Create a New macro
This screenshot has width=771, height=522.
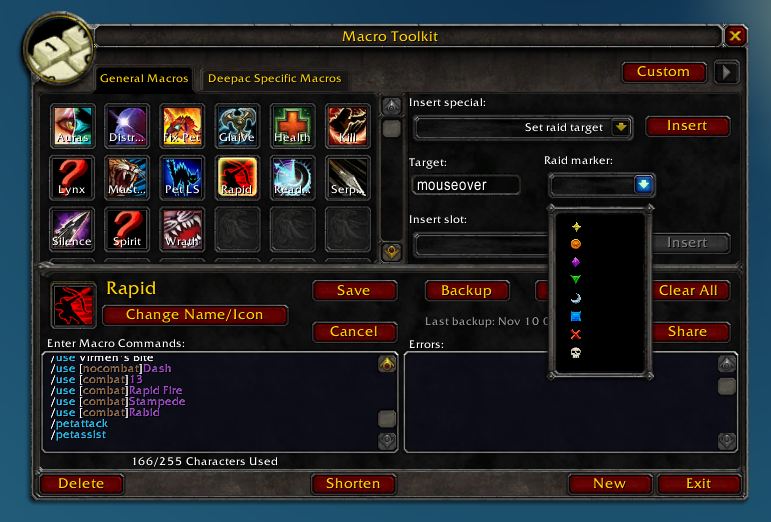point(609,484)
